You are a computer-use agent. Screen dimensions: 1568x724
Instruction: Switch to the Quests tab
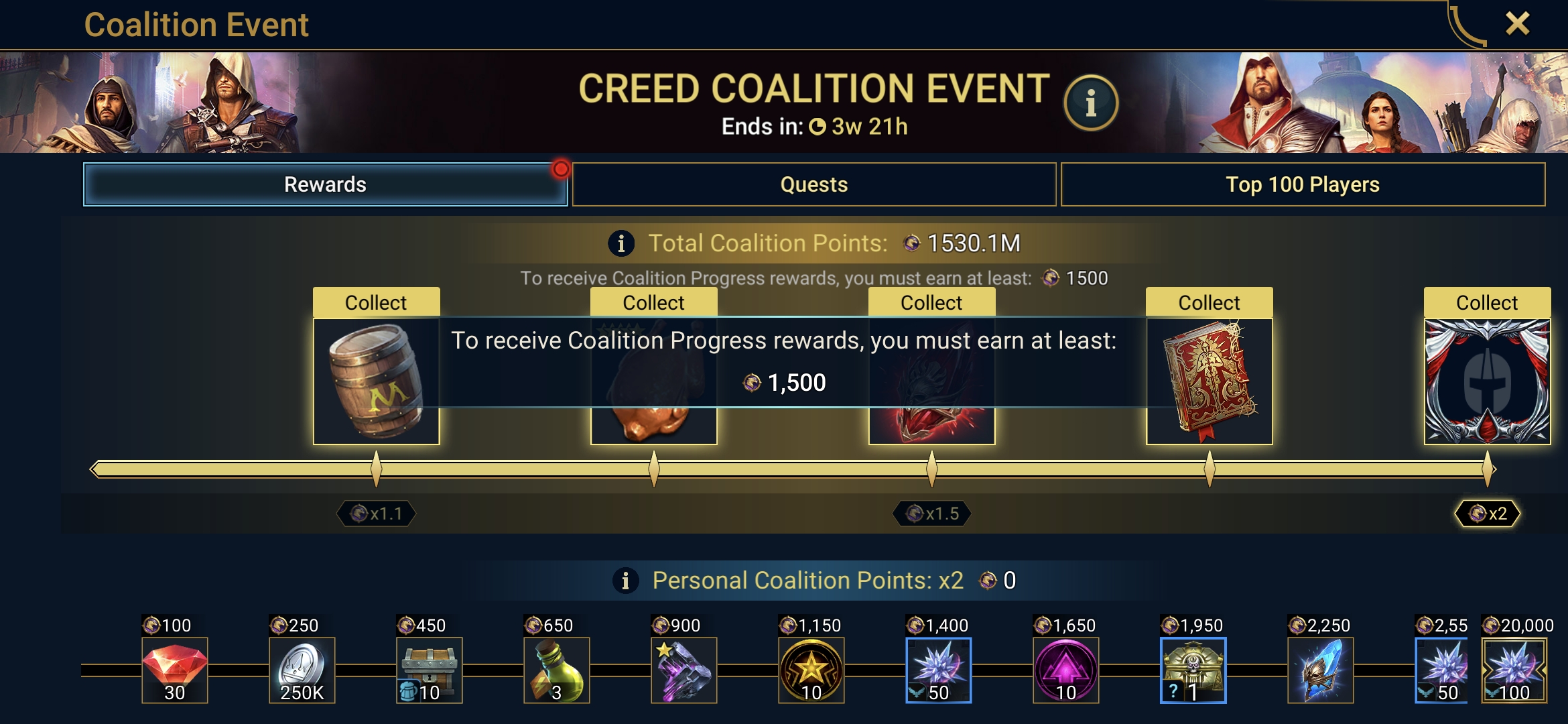tap(813, 184)
